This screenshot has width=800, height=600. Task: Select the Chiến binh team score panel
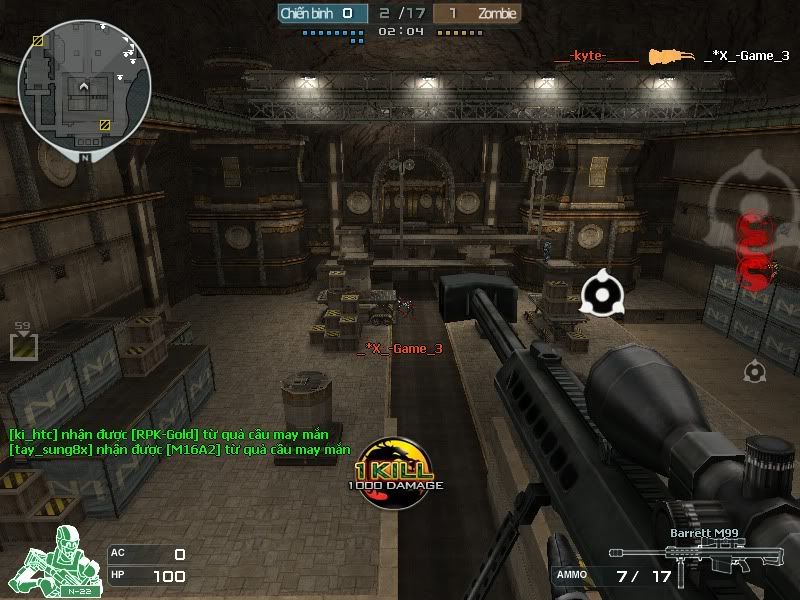(x=319, y=14)
